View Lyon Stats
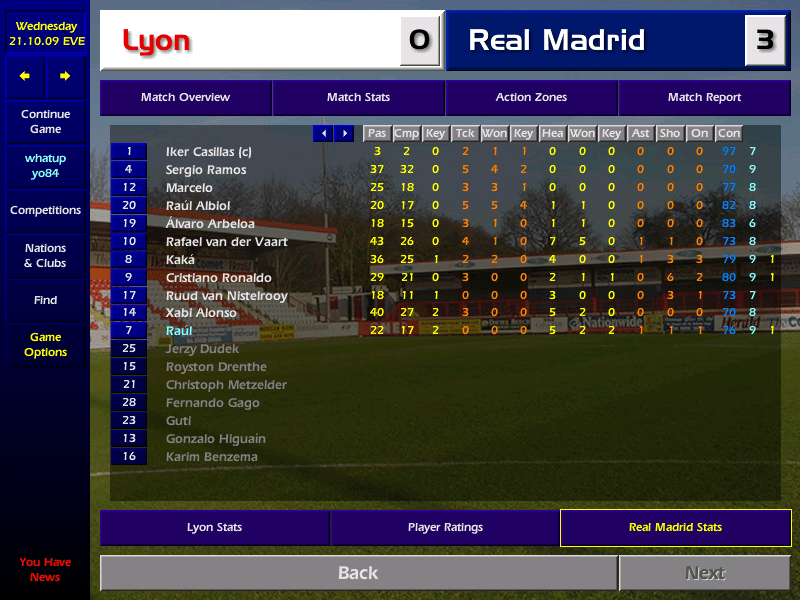Screen dimensions: 800x600 pyautogui.click(x=214, y=527)
